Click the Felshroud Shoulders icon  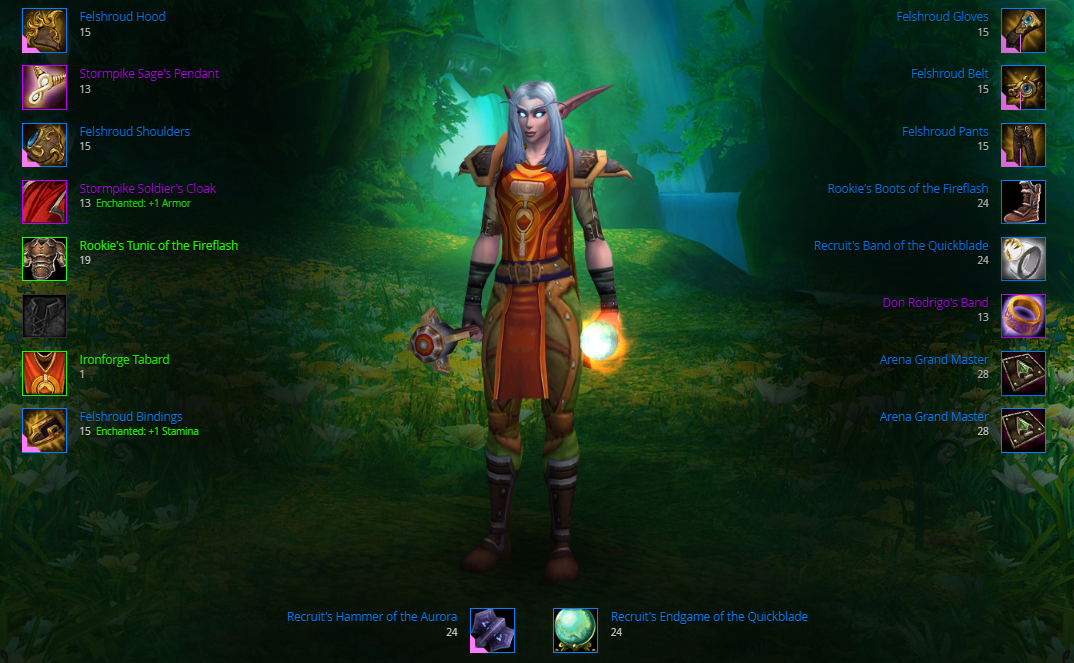[44, 145]
